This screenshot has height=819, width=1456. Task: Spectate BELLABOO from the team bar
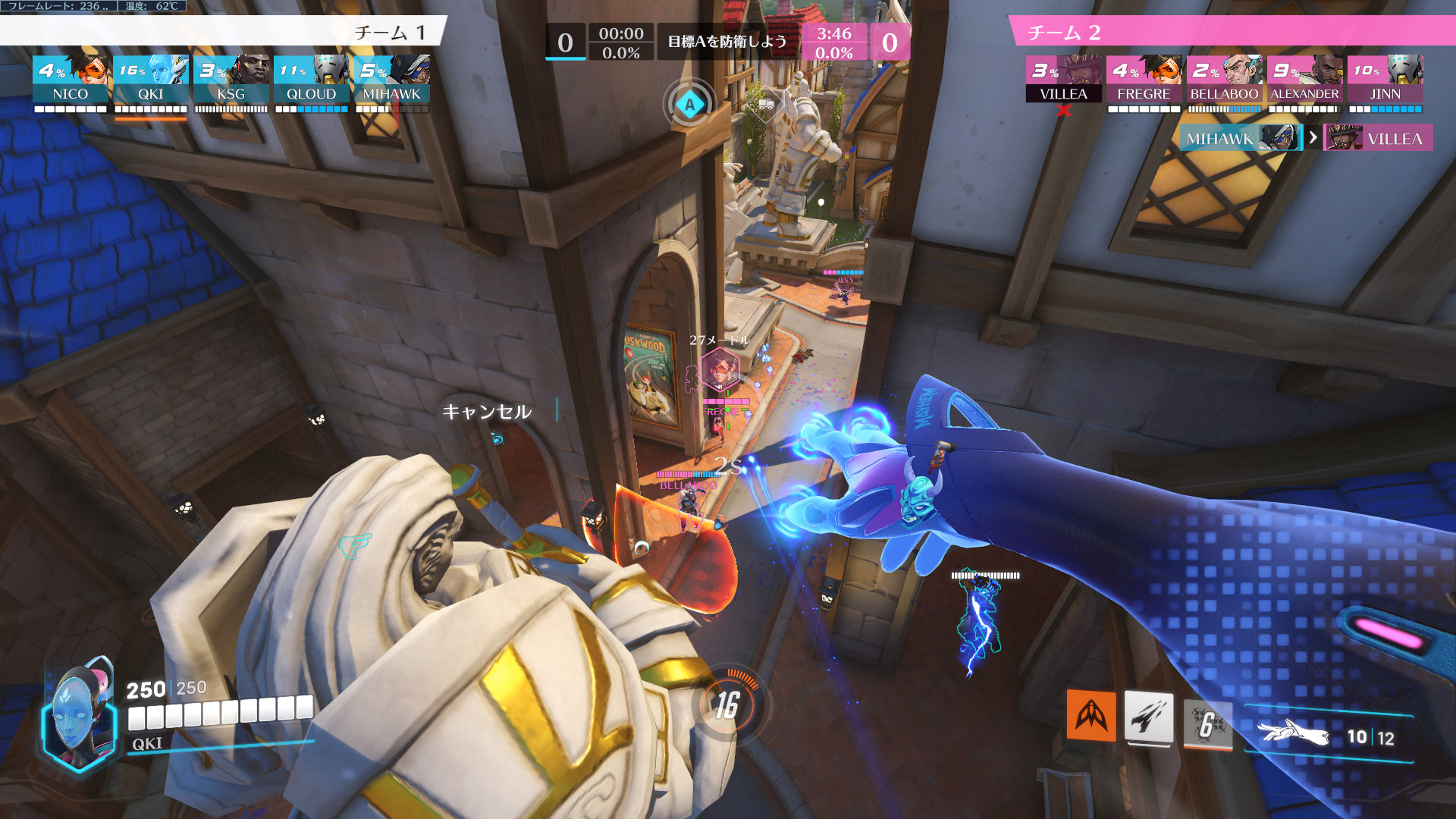(1224, 79)
